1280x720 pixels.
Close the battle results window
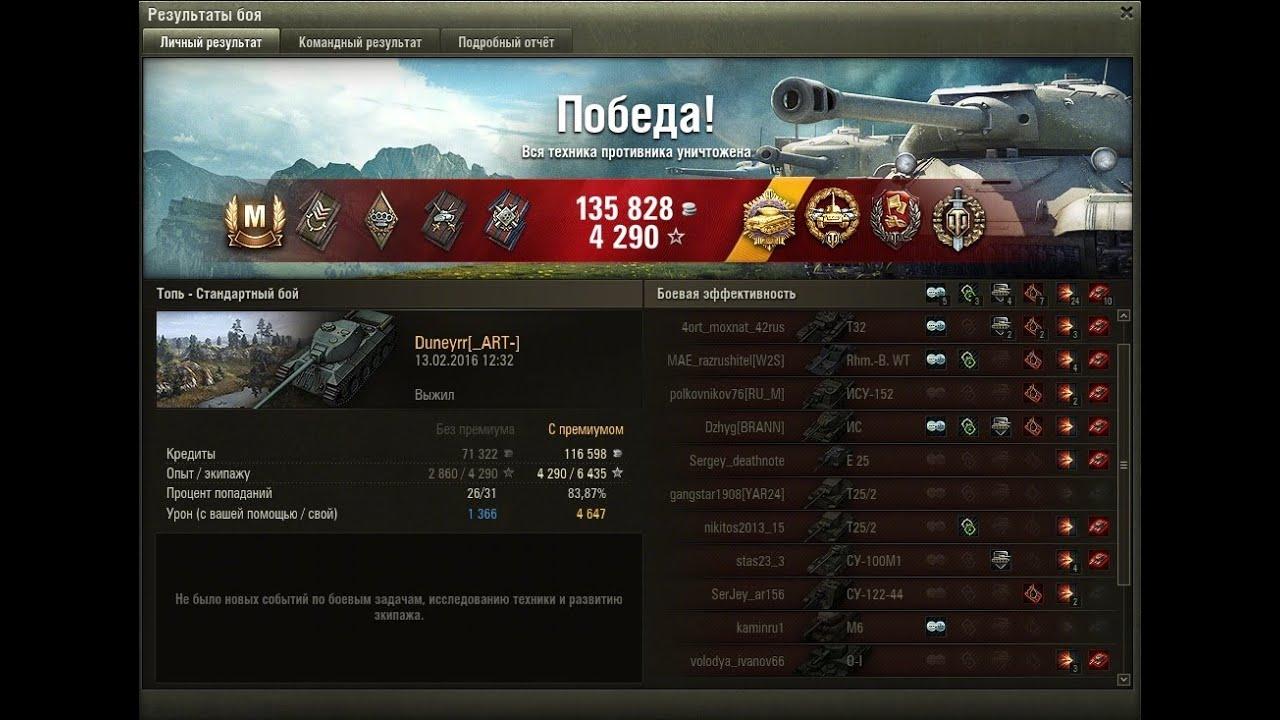1127,14
